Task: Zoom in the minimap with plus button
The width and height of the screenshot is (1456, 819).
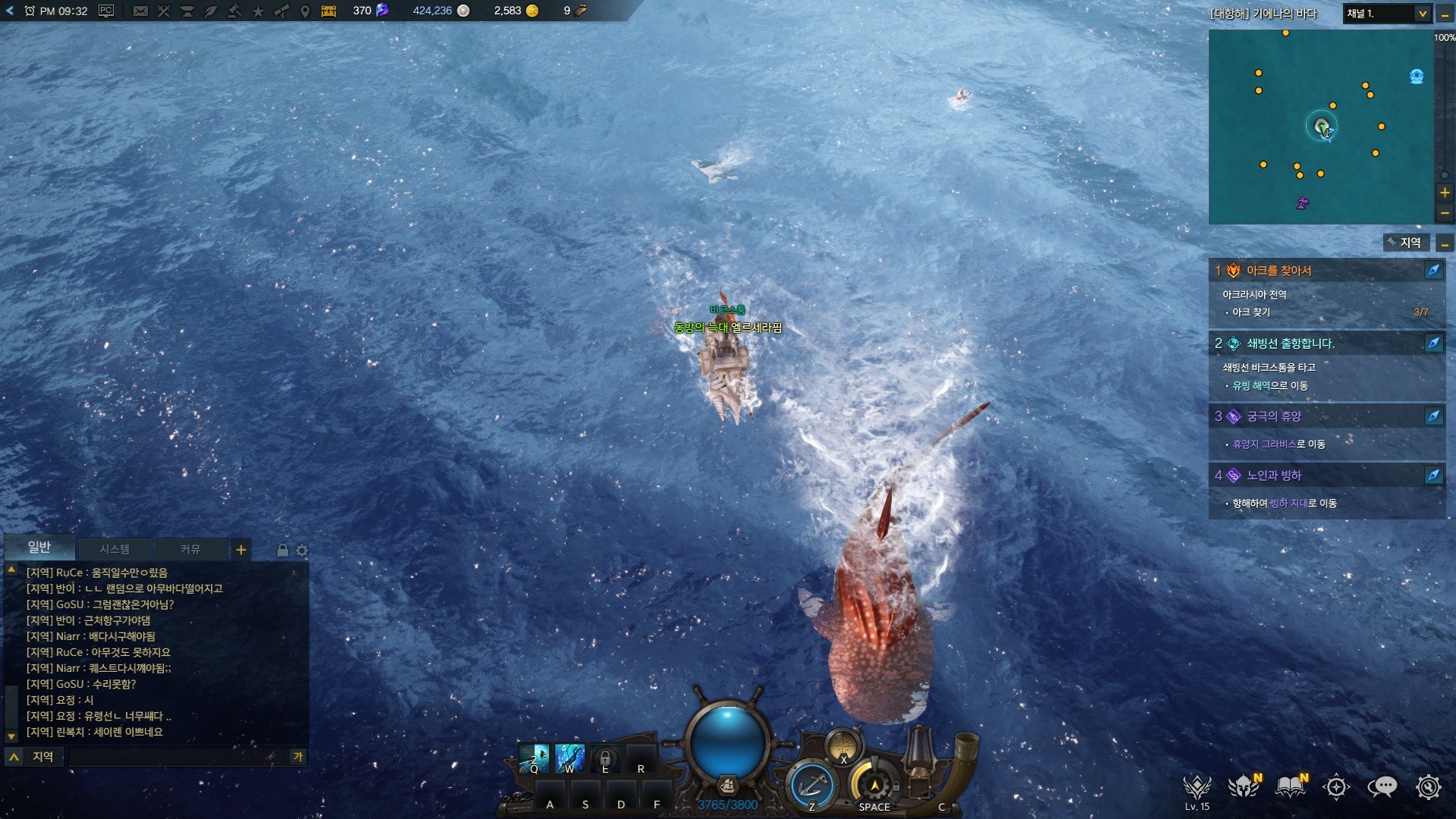Action: click(1445, 193)
